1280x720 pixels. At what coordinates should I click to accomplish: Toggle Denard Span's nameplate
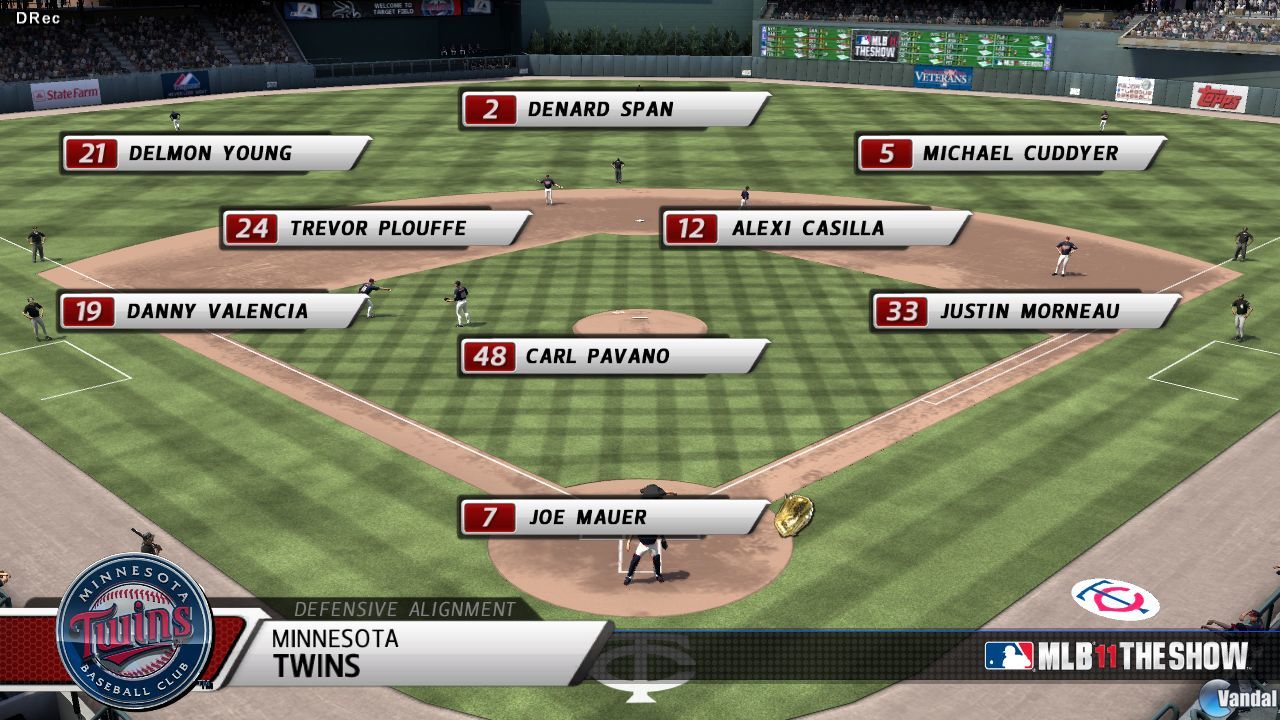click(x=600, y=110)
